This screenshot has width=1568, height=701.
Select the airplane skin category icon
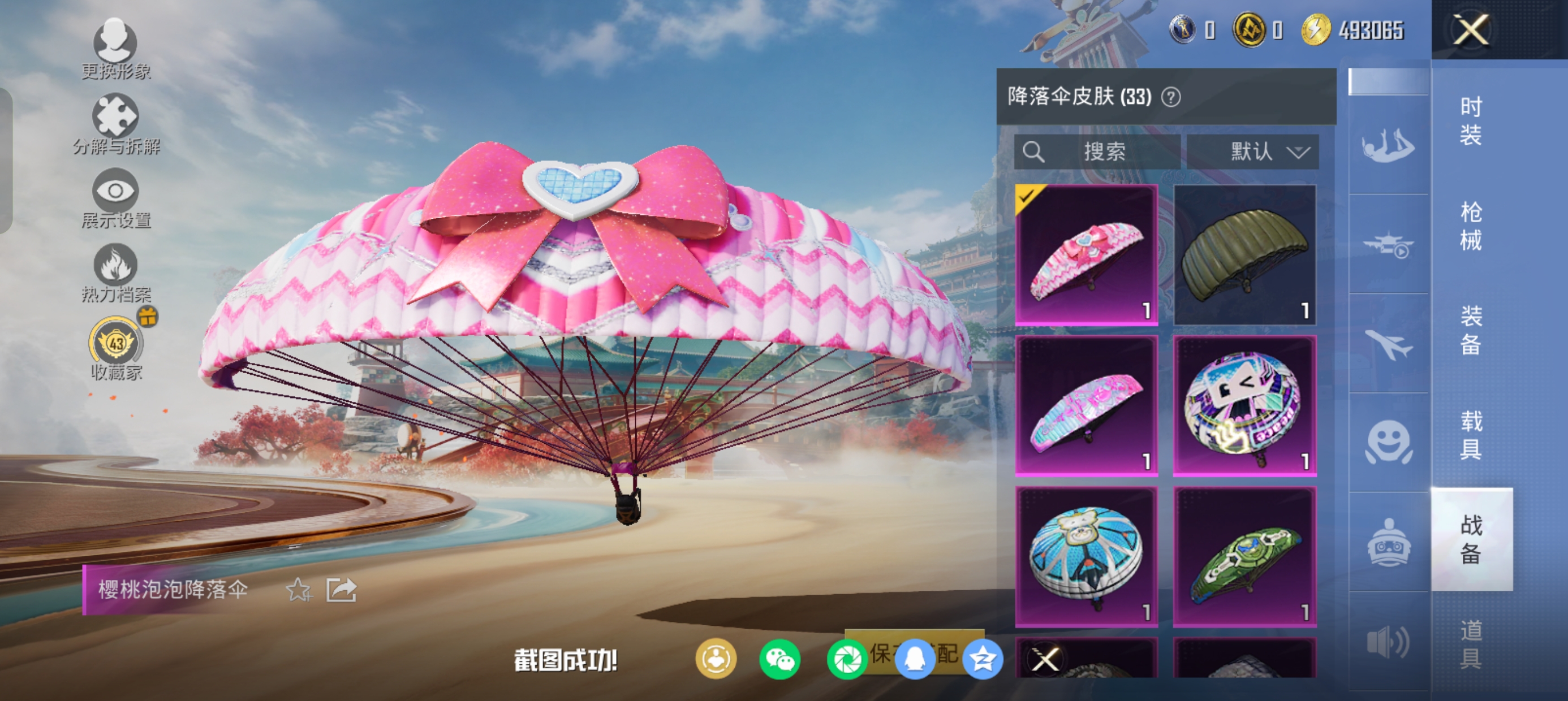point(1388,344)
